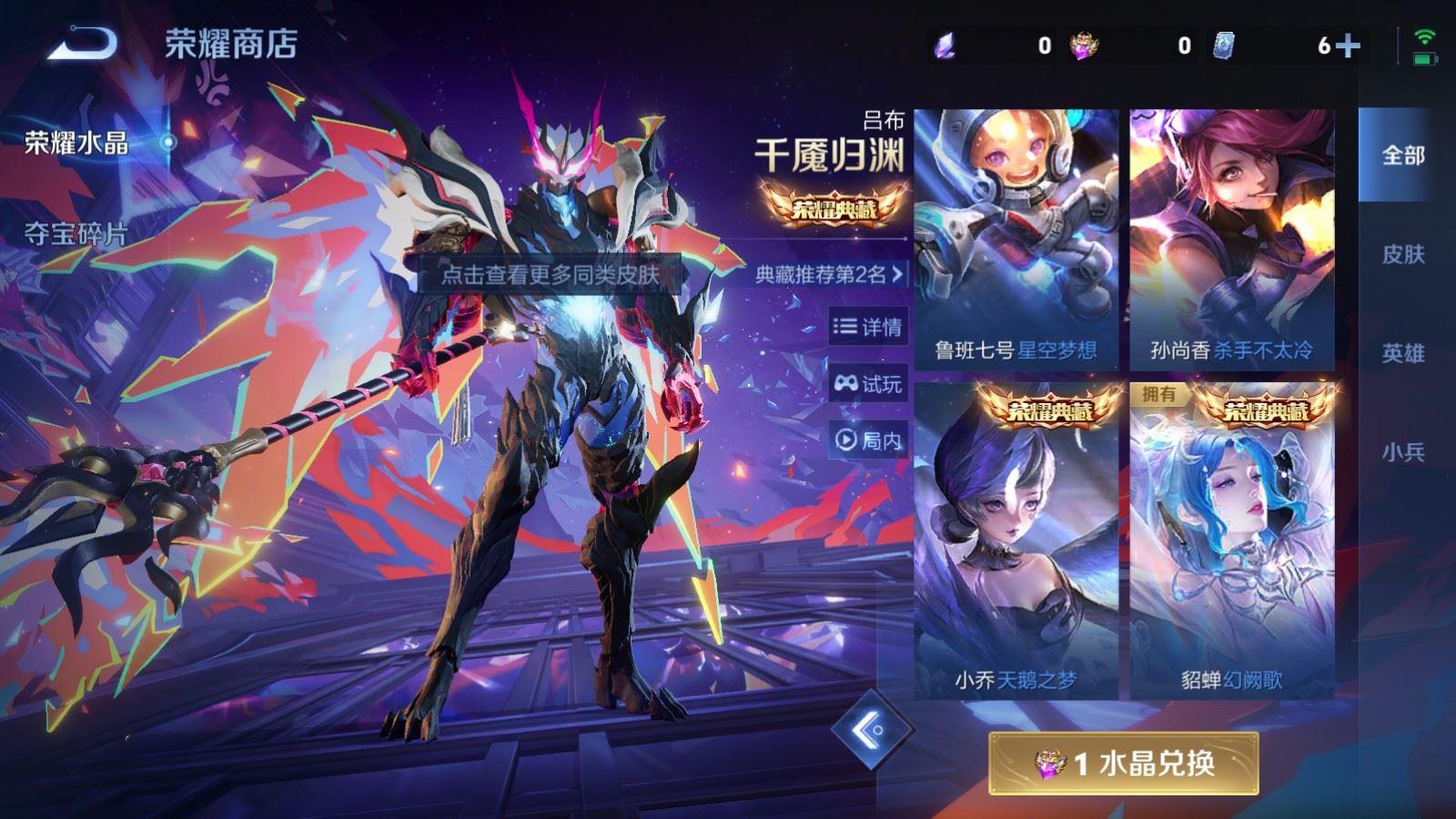
Task: Play the 局内 in-game preview
Action: (868, 440)
